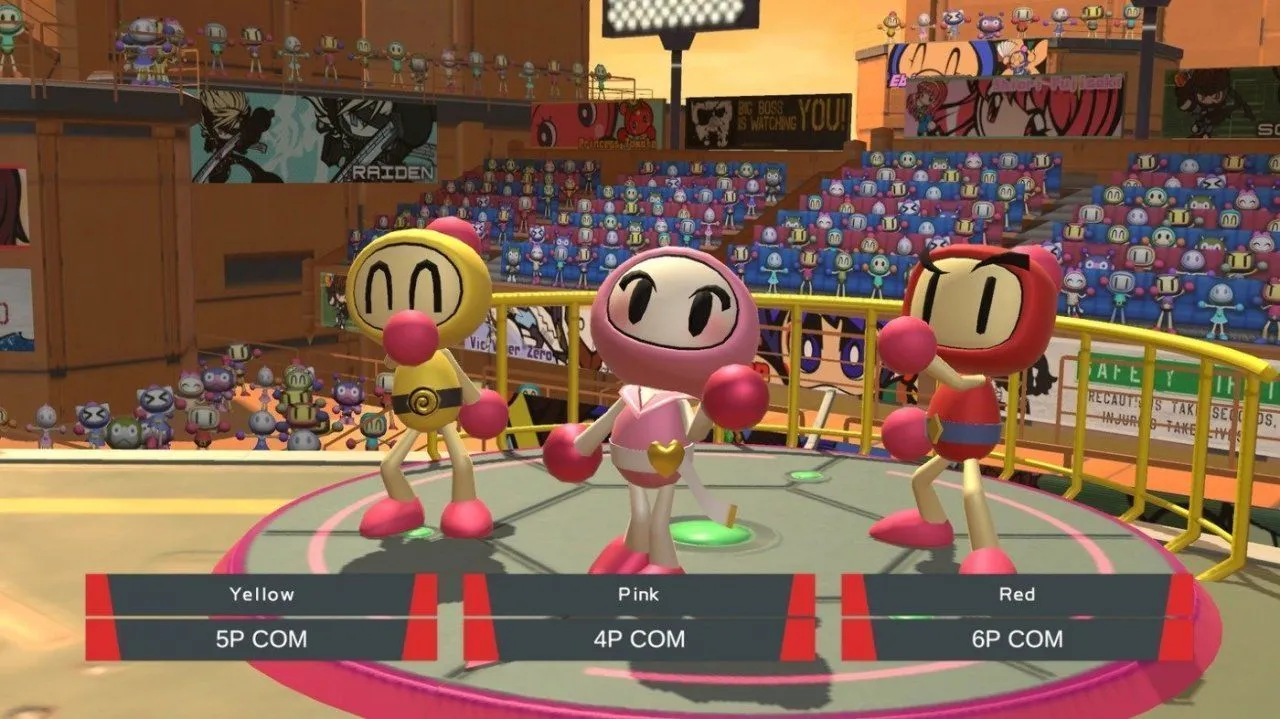Click the Red 6P COM player panel

[x=1017, y=617]
